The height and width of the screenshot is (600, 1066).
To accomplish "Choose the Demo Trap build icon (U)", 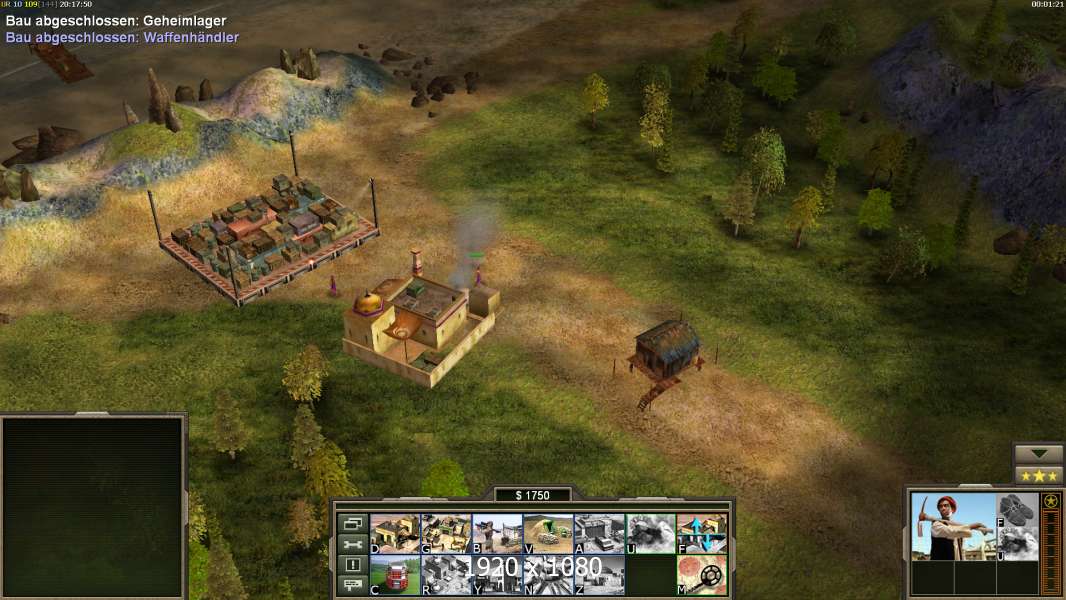I will [x=650, y=533].
